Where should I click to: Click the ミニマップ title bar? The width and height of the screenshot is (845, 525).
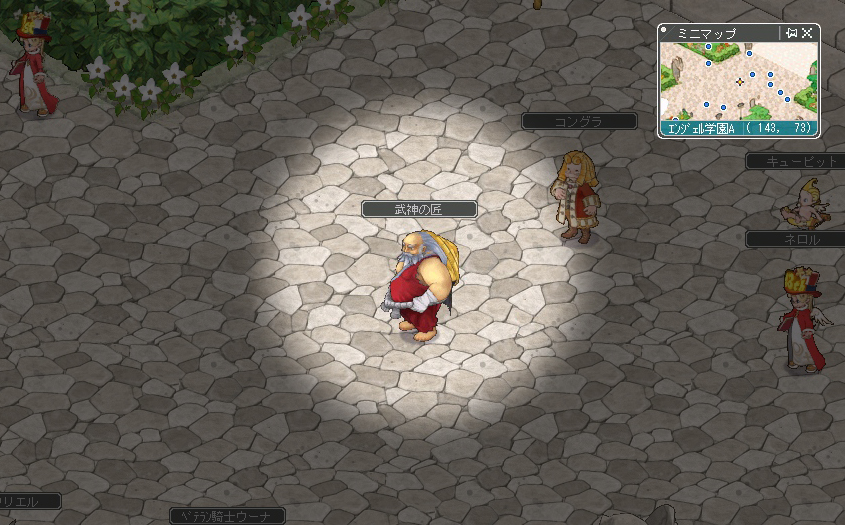(720, 33)
